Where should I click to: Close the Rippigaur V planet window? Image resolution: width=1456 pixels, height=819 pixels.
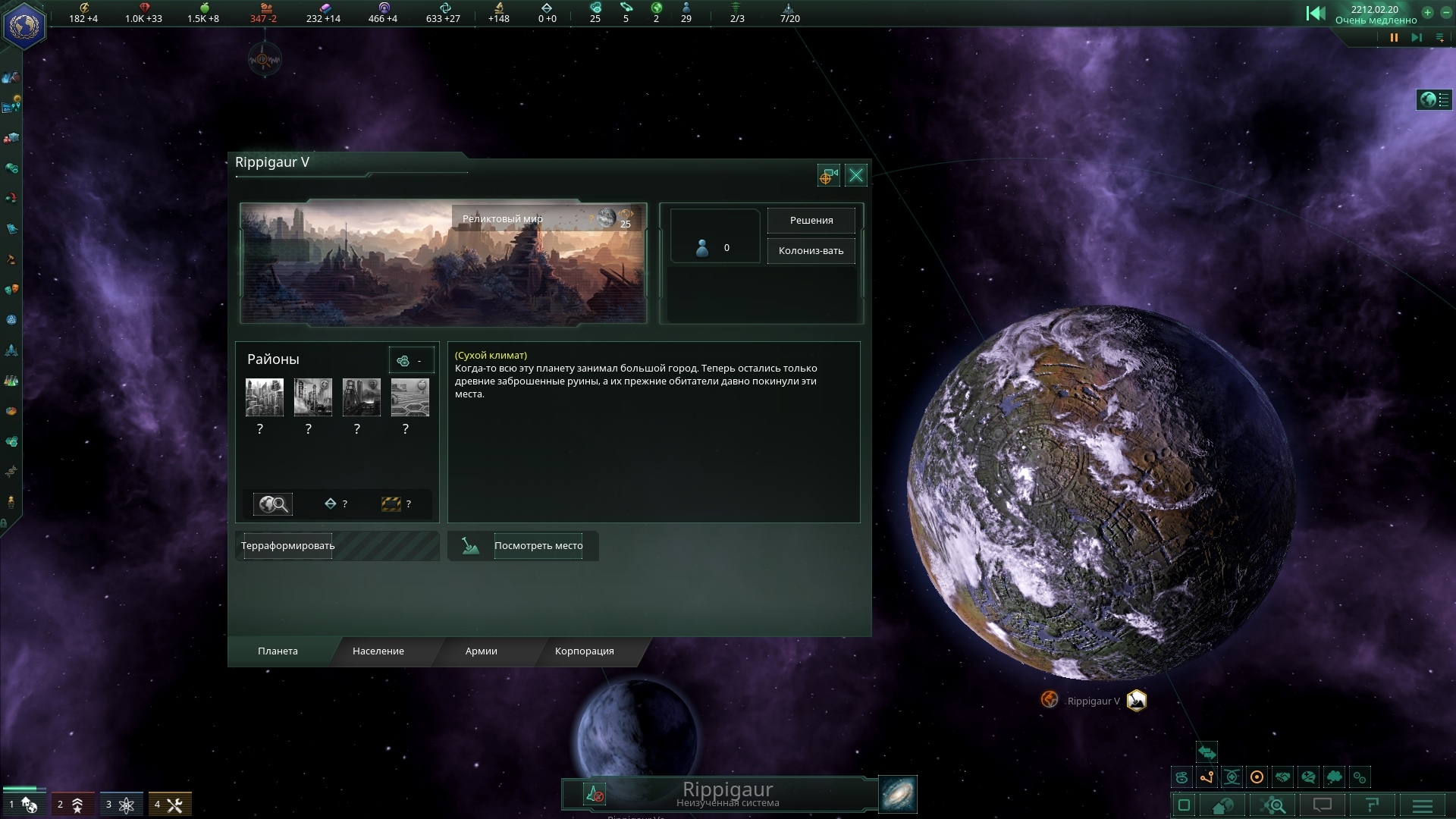856,176
